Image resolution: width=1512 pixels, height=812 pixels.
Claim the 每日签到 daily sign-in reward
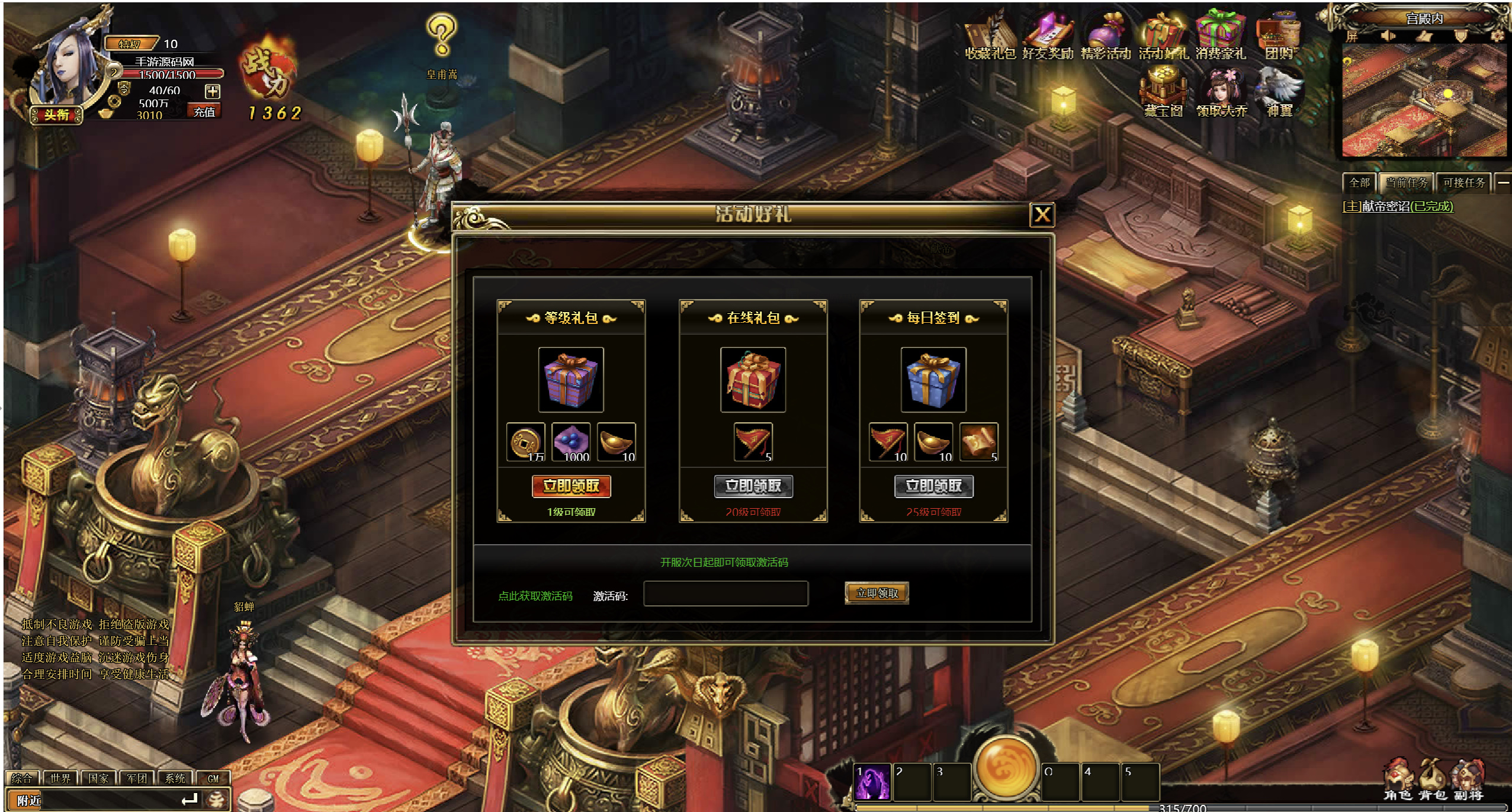pyautogui.click(x=933, y=486)
